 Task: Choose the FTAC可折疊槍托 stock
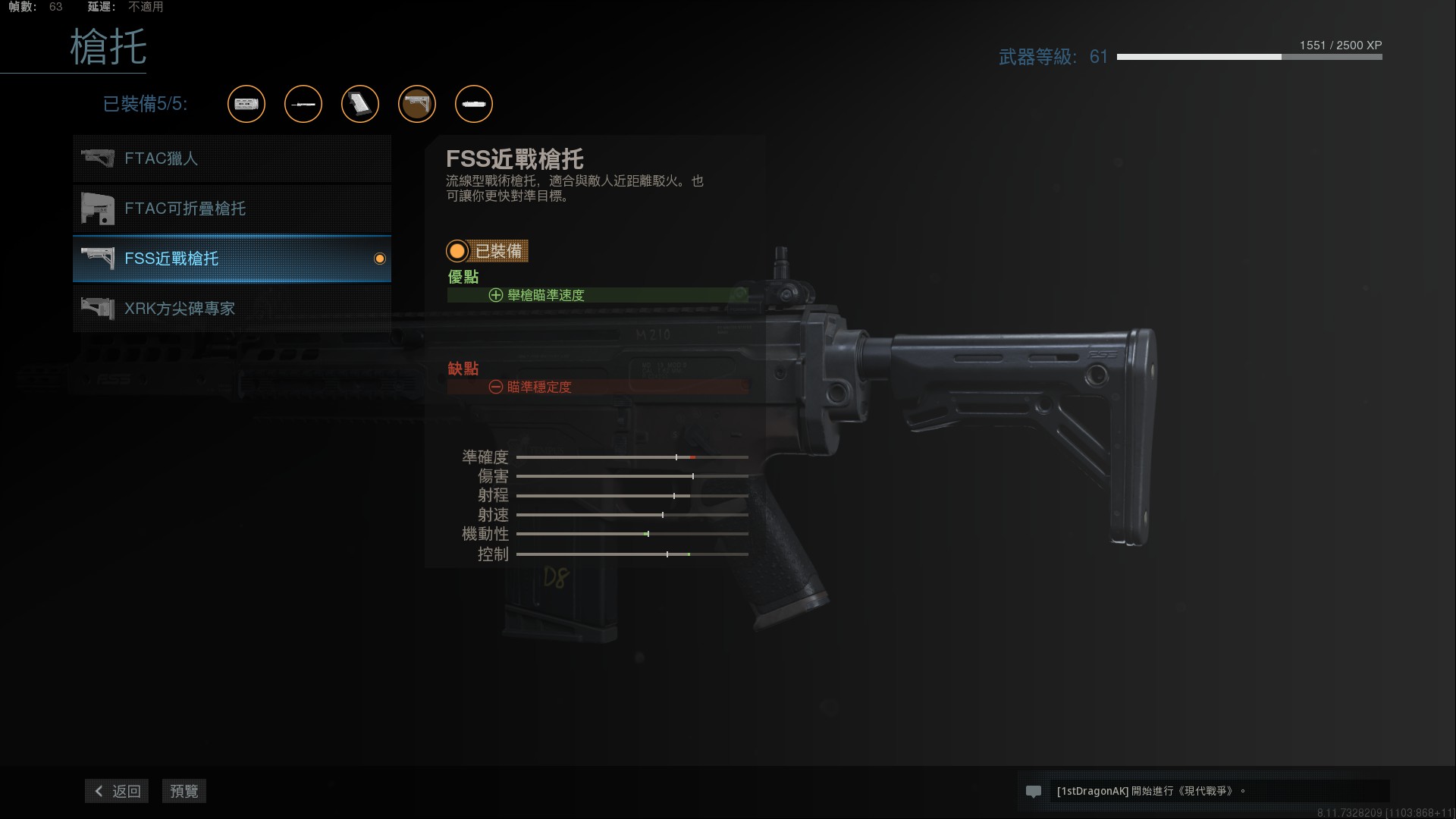coord(232,209)
